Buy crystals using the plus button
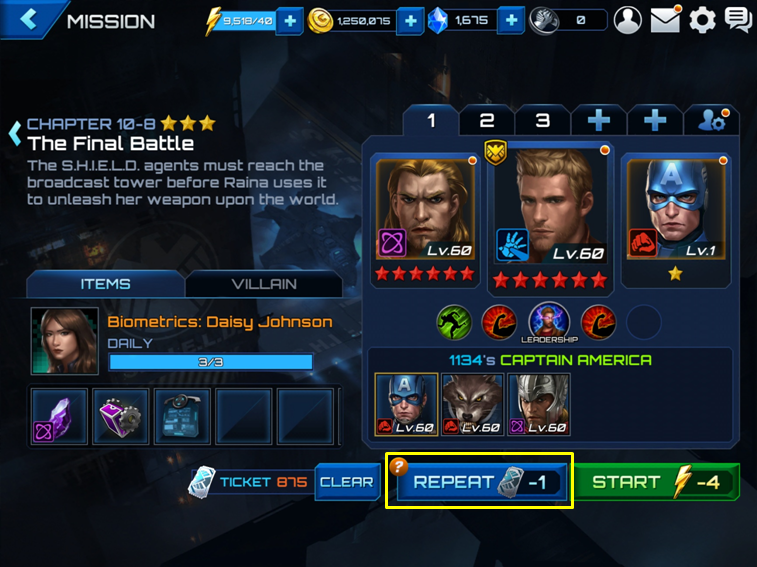 (x=510, y=20)
